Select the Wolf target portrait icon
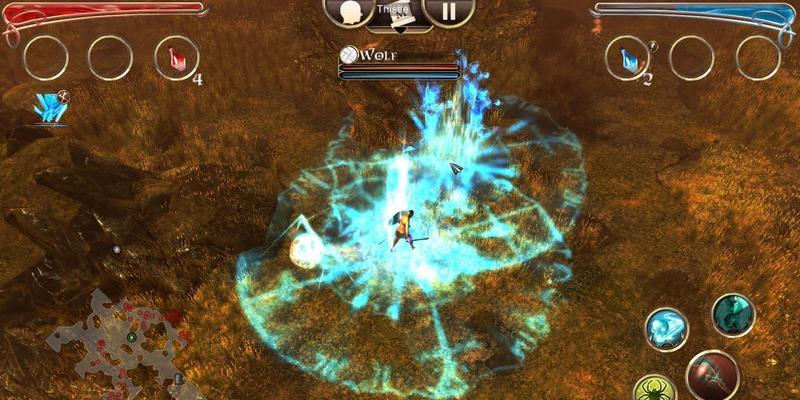800x400 pixels. click(x=349, y=54)
